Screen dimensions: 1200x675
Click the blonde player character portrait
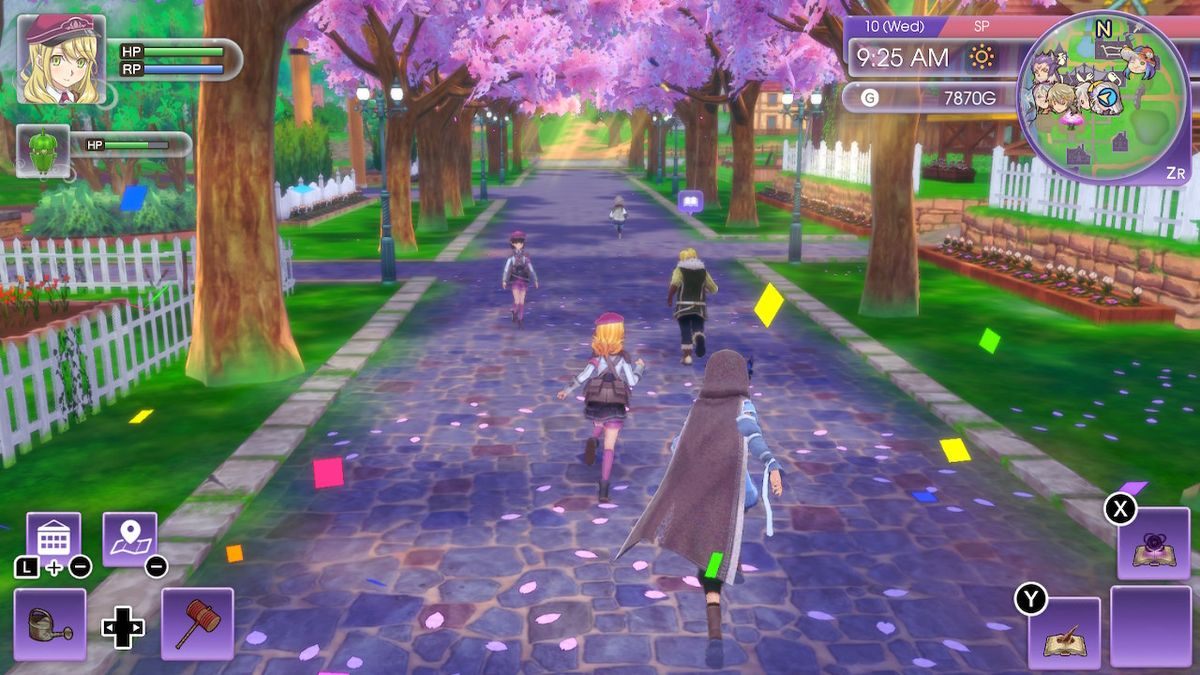(x=61, y=60)
